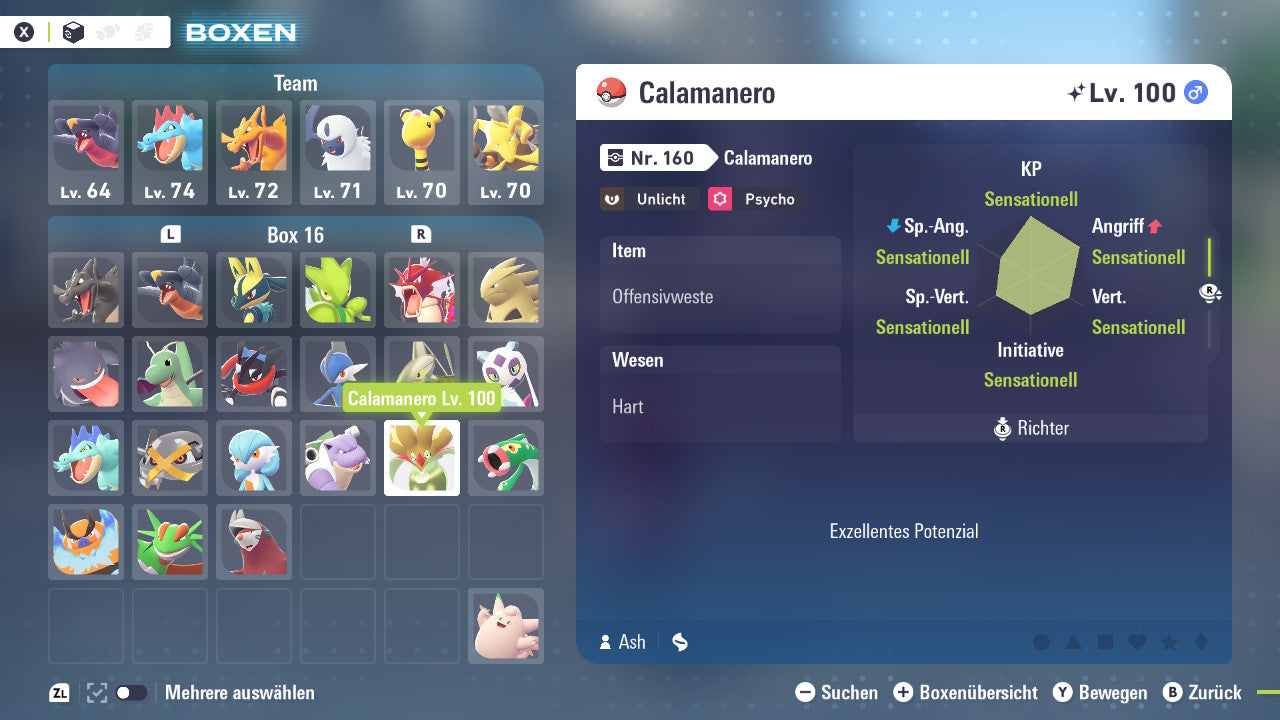The height and width of the screenshot is (720, 1280).
Task: Select the pink Clefable in the bottom row
Action: (506, 626)
